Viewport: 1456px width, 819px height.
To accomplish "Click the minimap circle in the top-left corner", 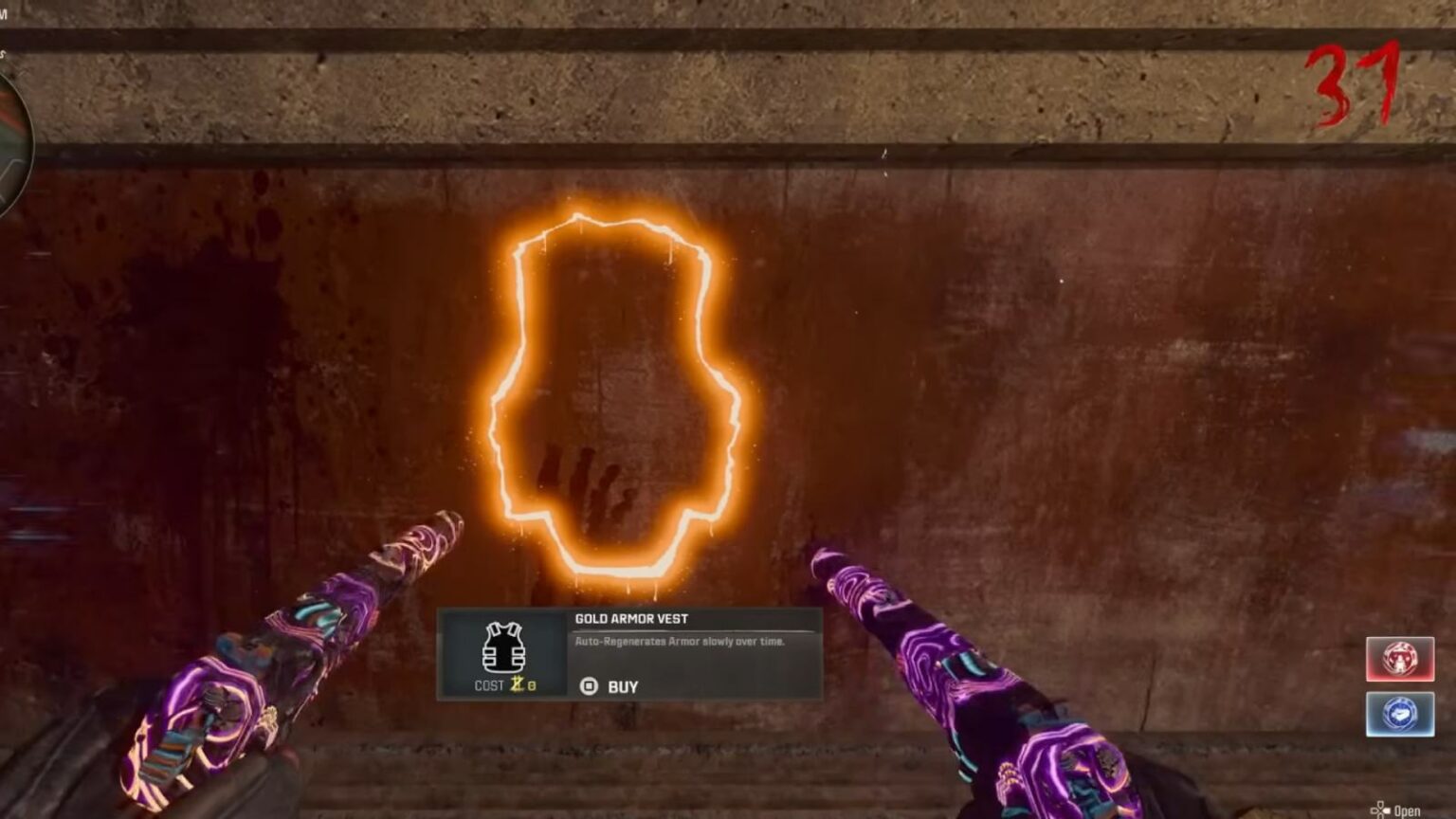I will coord(9,123).
